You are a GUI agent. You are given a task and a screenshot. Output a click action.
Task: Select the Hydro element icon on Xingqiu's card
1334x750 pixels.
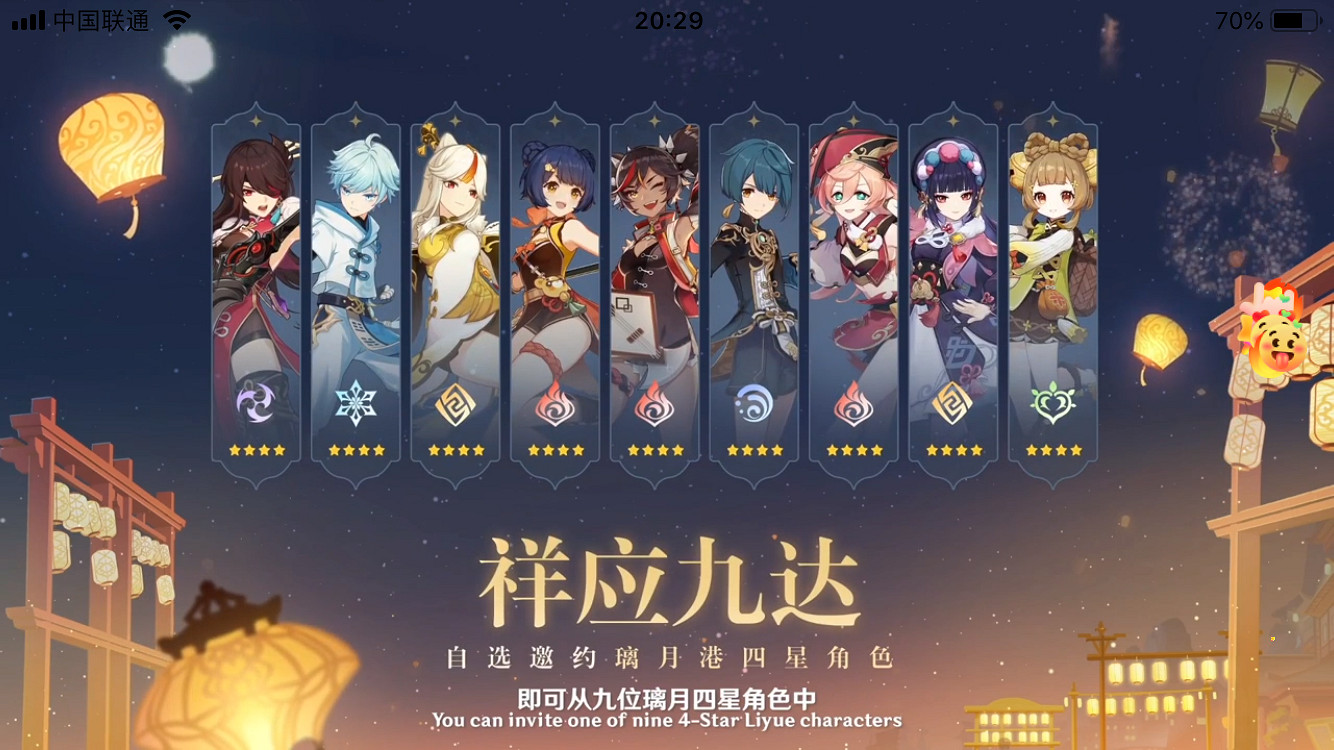(x=754, y=400)
